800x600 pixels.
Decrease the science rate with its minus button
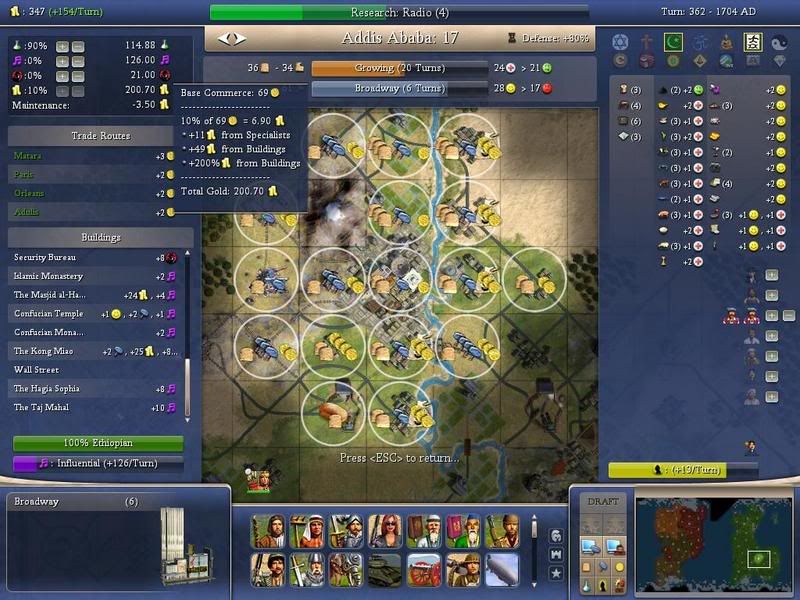[x=78, y=46]
